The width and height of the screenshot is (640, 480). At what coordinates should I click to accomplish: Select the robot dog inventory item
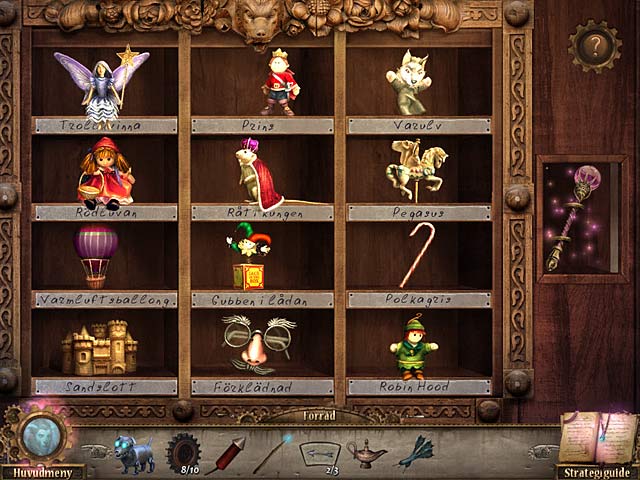tap(134, 452)
